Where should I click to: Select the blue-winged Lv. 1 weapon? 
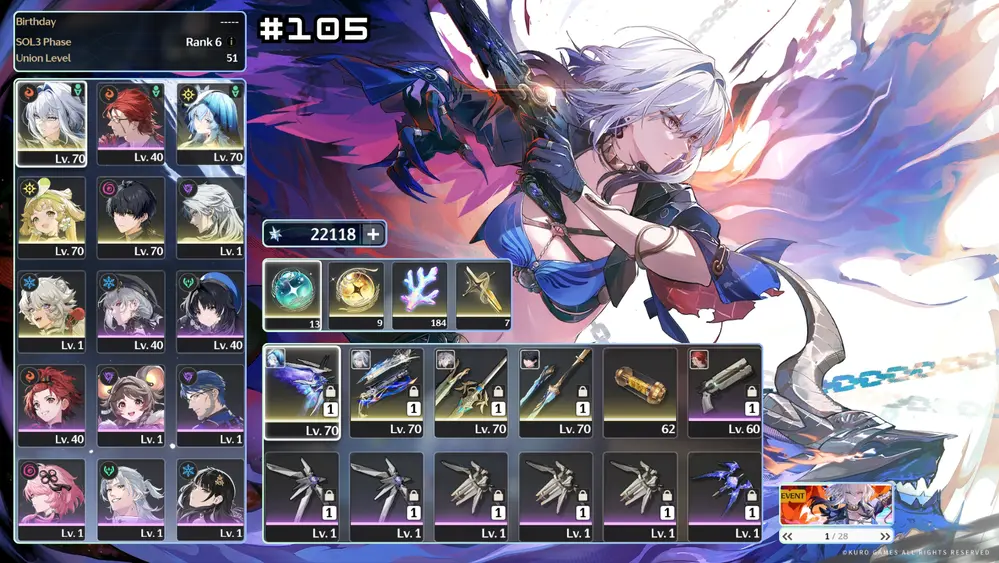[725, 497]
